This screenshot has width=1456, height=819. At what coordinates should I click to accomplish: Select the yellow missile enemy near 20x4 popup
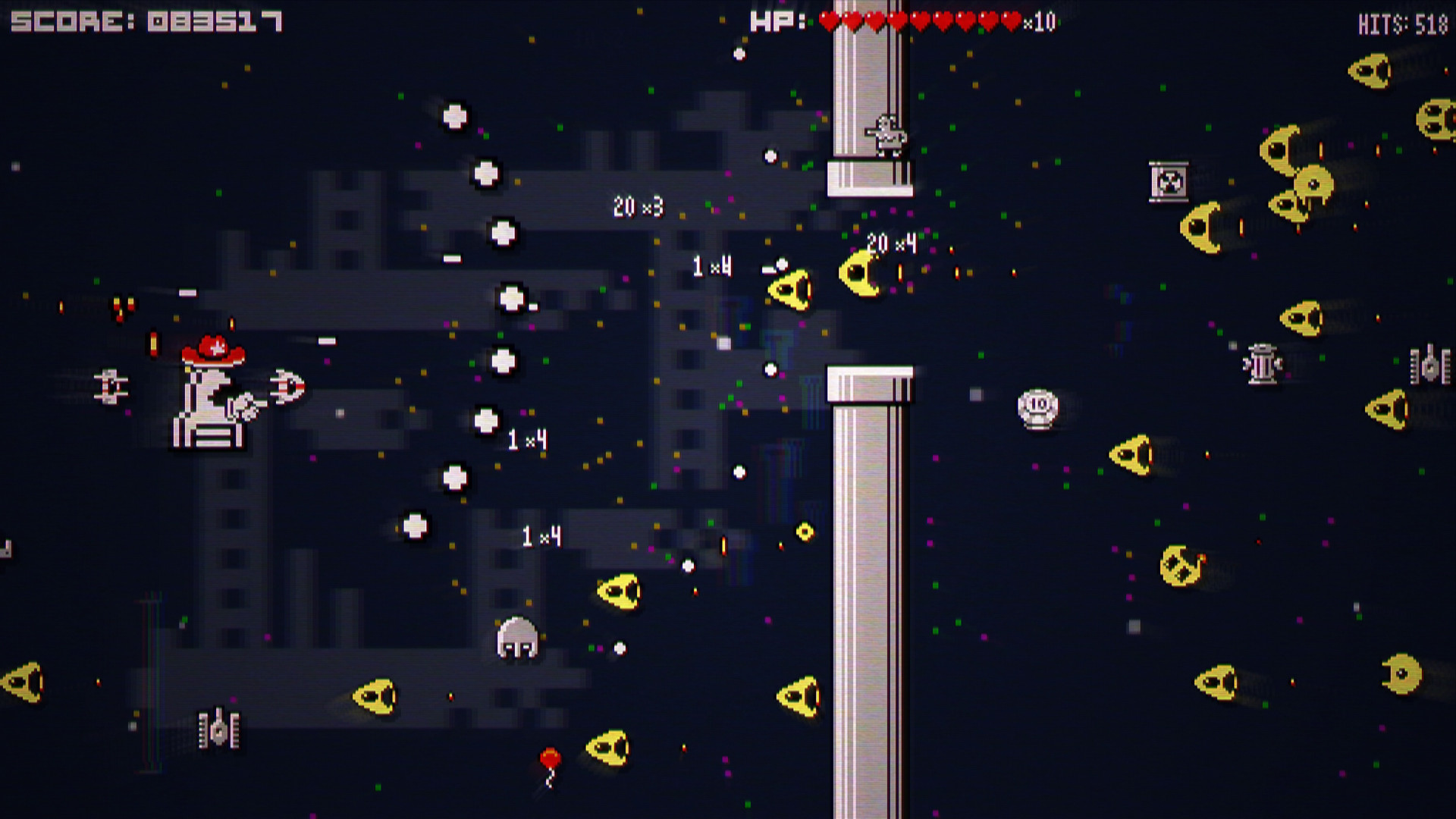pos(861,273)
